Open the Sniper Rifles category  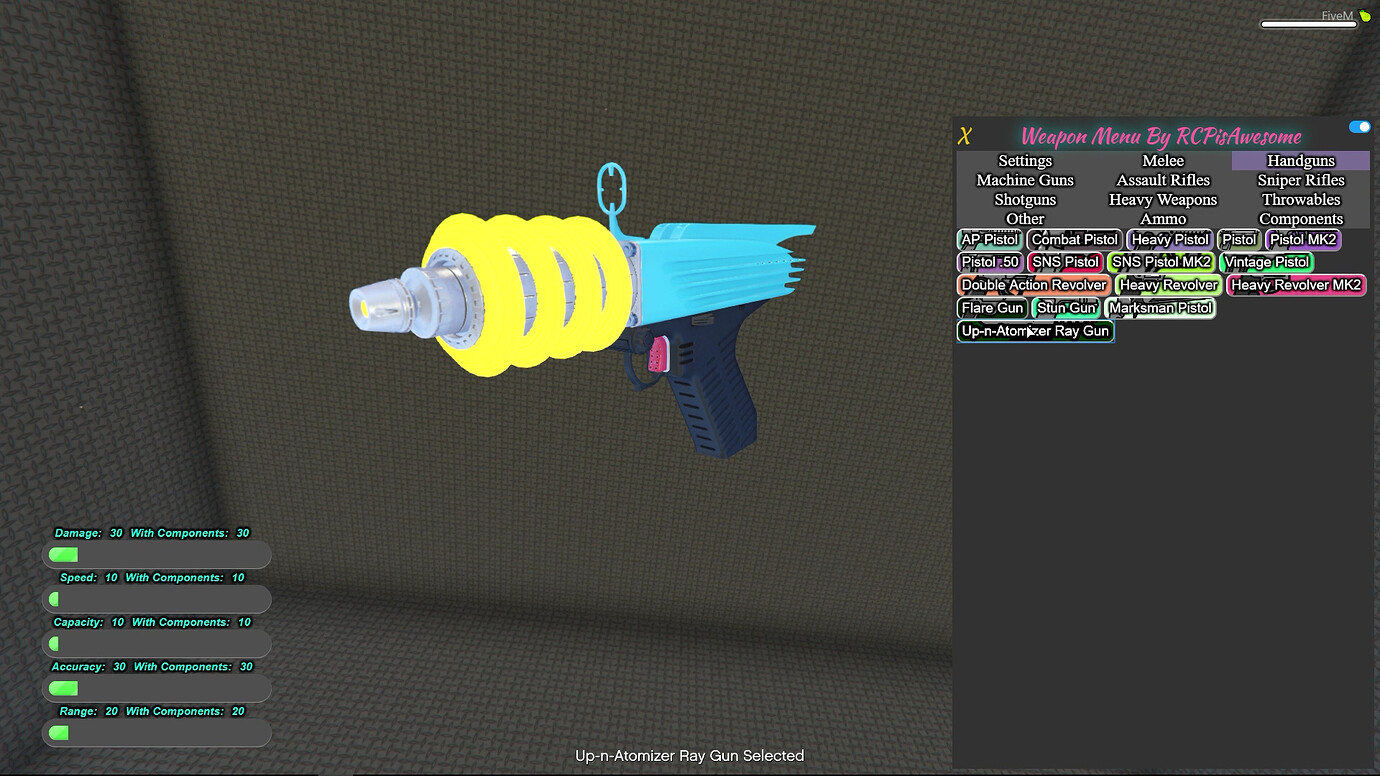click(1300, 180)
